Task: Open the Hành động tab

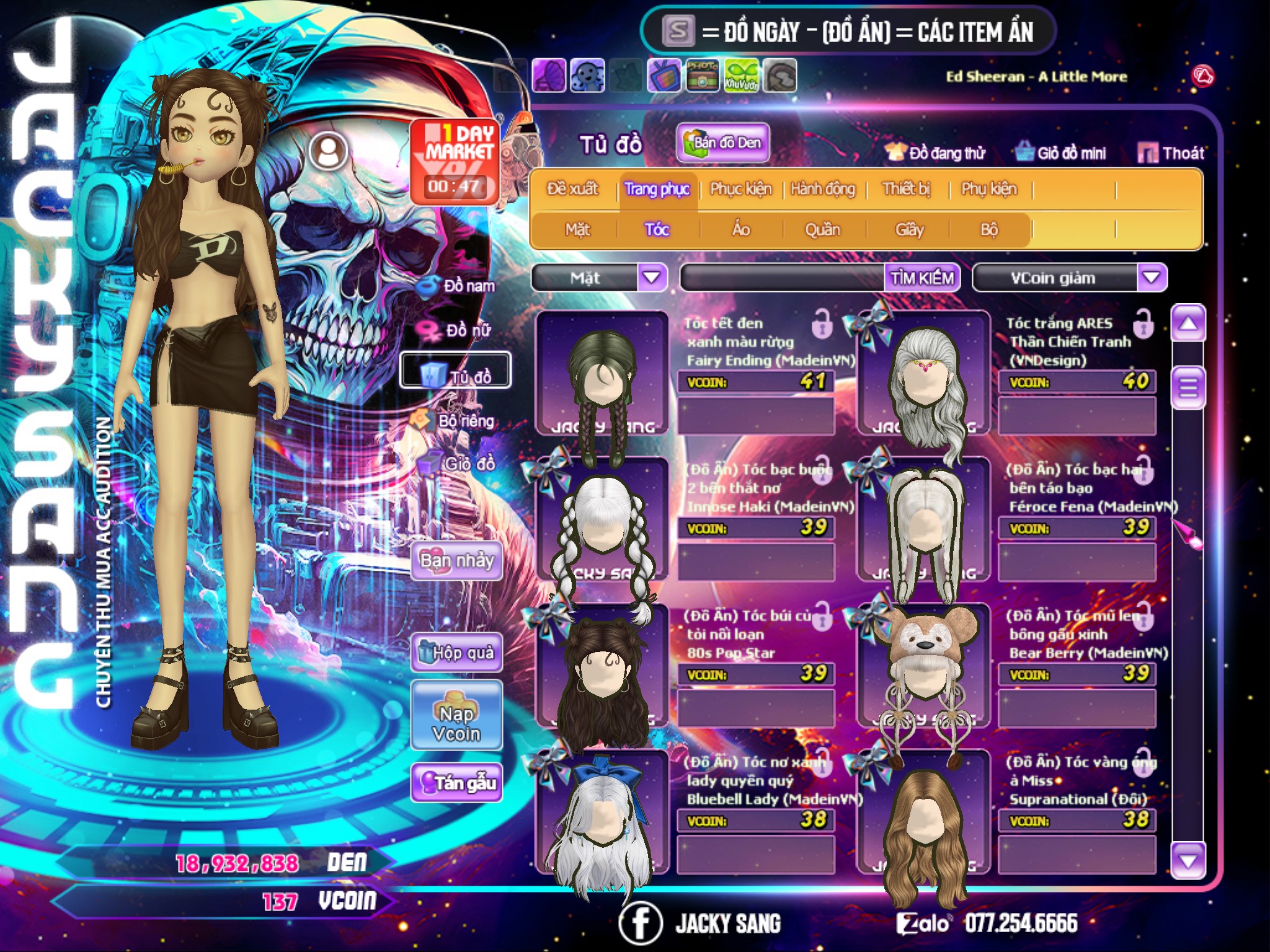Action: (x=823, y=189)
